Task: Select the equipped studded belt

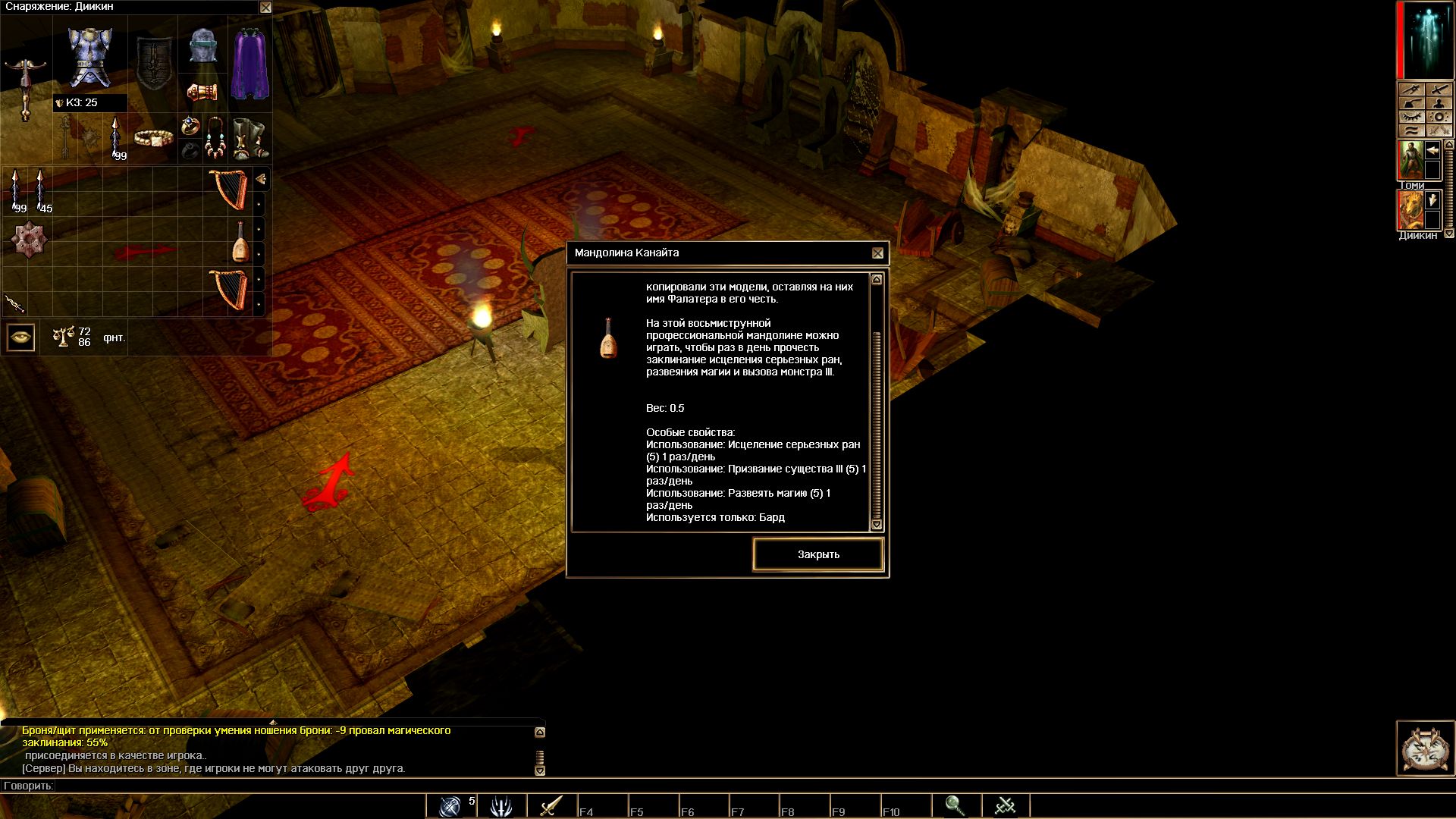Action: (x=153, y=138)
